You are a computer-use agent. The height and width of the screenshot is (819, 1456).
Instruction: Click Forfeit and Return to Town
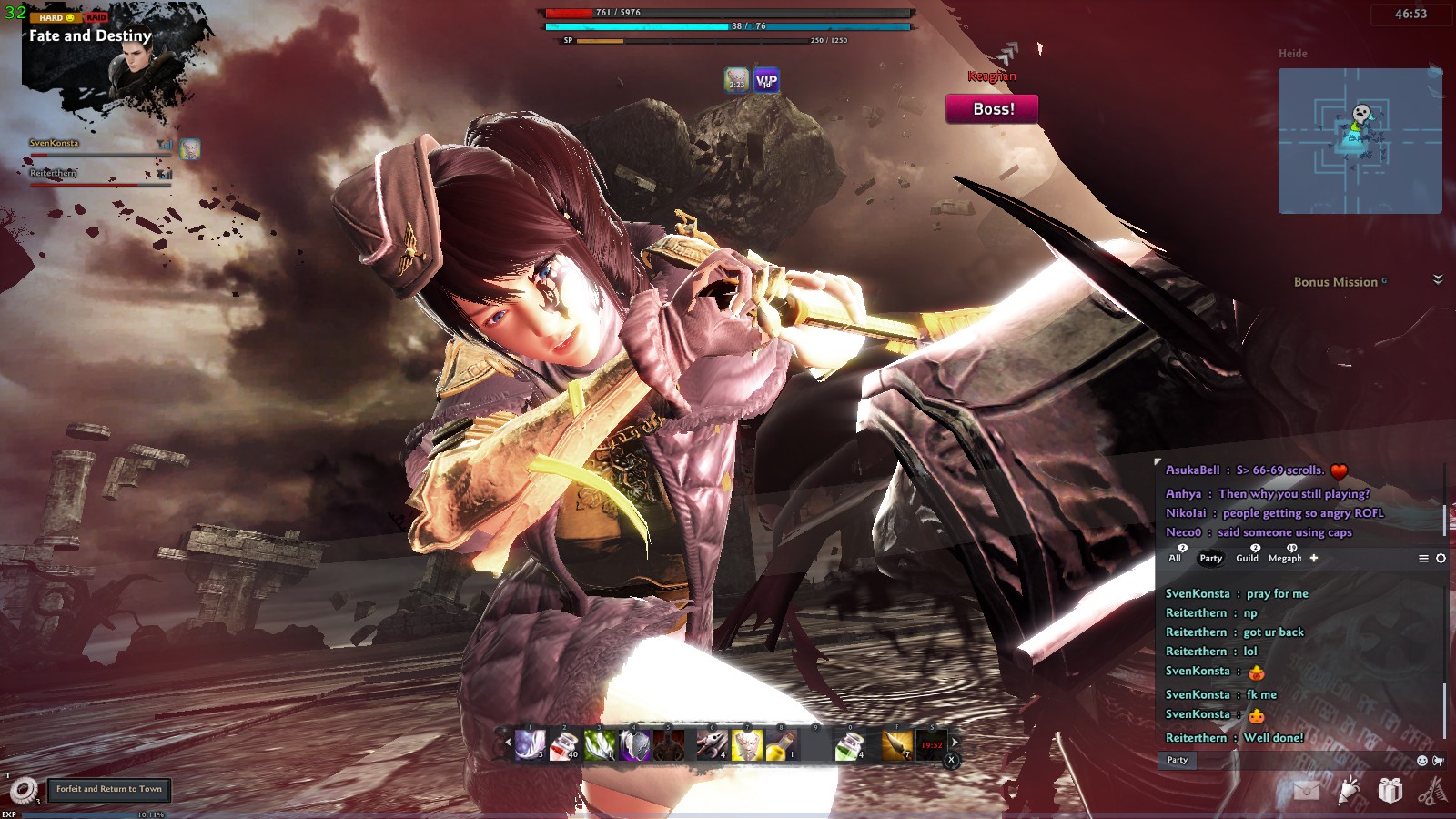[x=108, y=790]
